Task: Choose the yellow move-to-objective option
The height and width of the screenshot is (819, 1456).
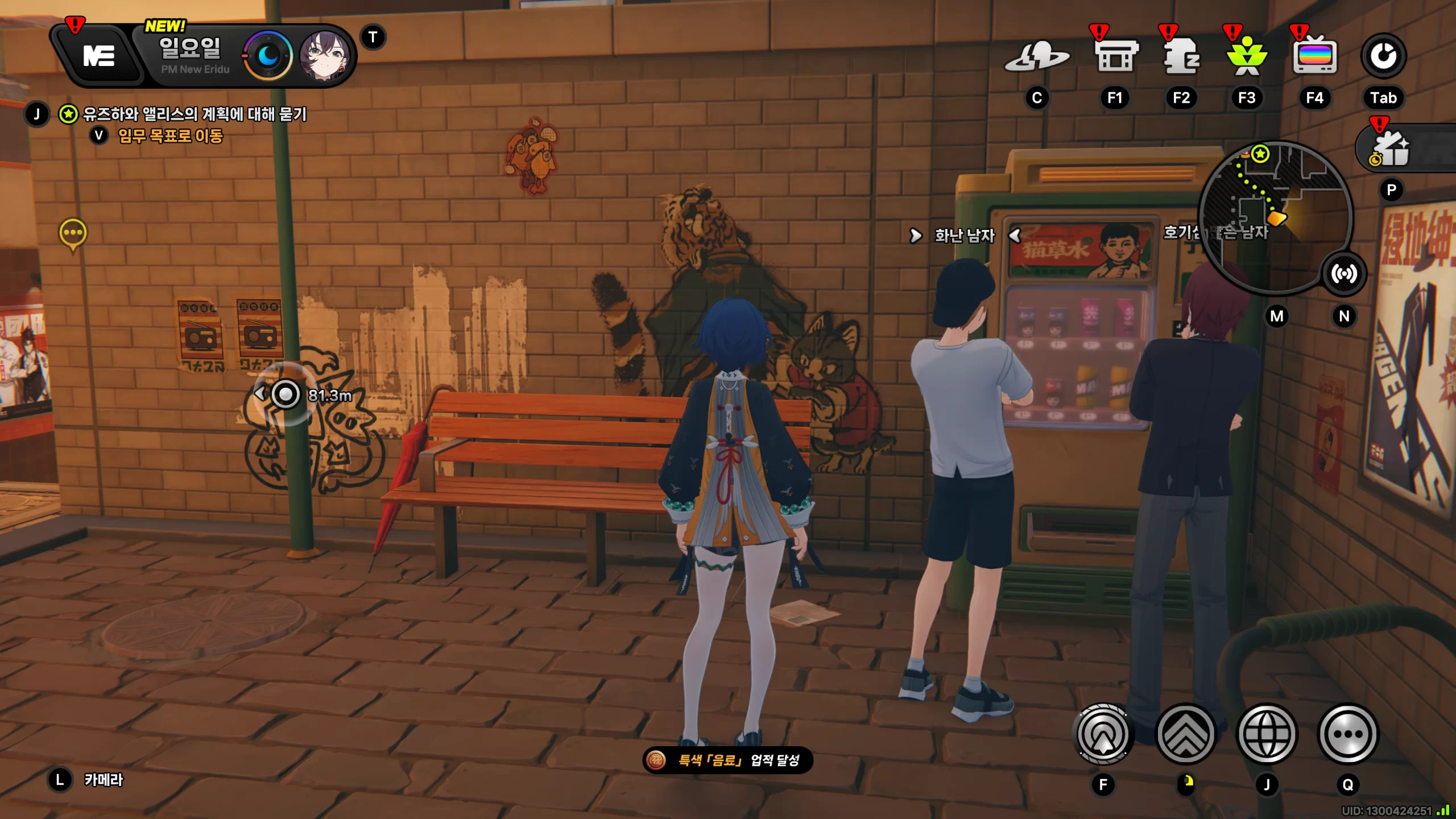Action: [x=170, y=136]
